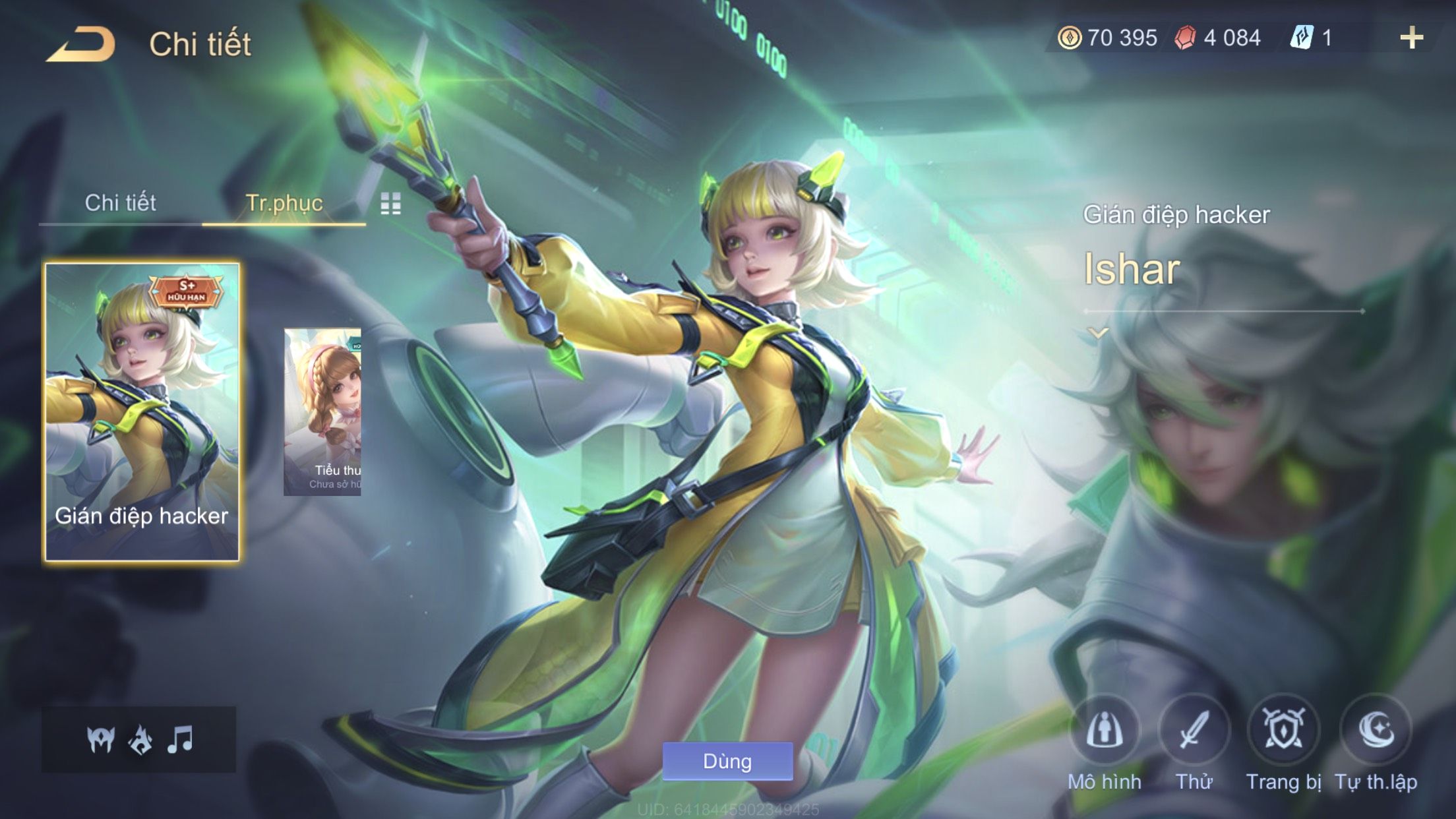The image size is (1456, 819).
Task: Toggle the skin grid view icon
Action: [390, 204]
